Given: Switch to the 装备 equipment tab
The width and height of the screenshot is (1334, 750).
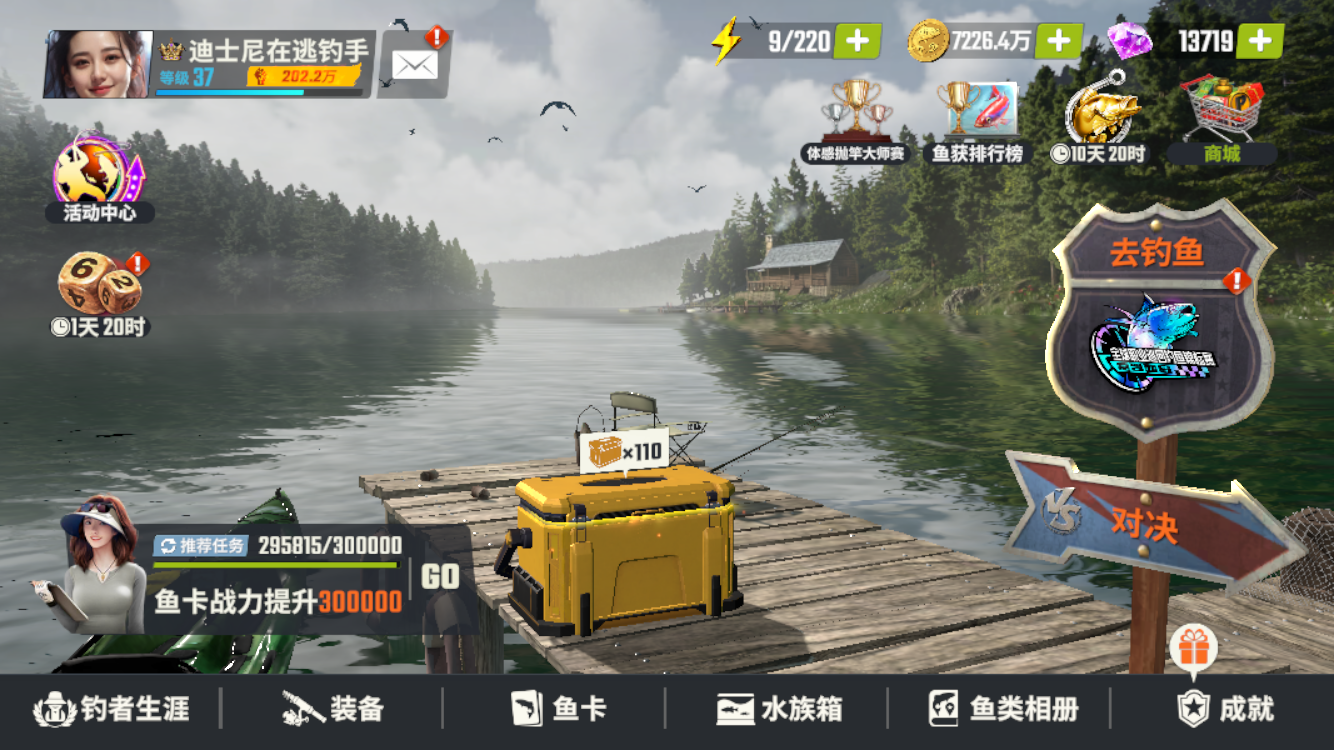Looking at the screenshot, I should 335,707.
